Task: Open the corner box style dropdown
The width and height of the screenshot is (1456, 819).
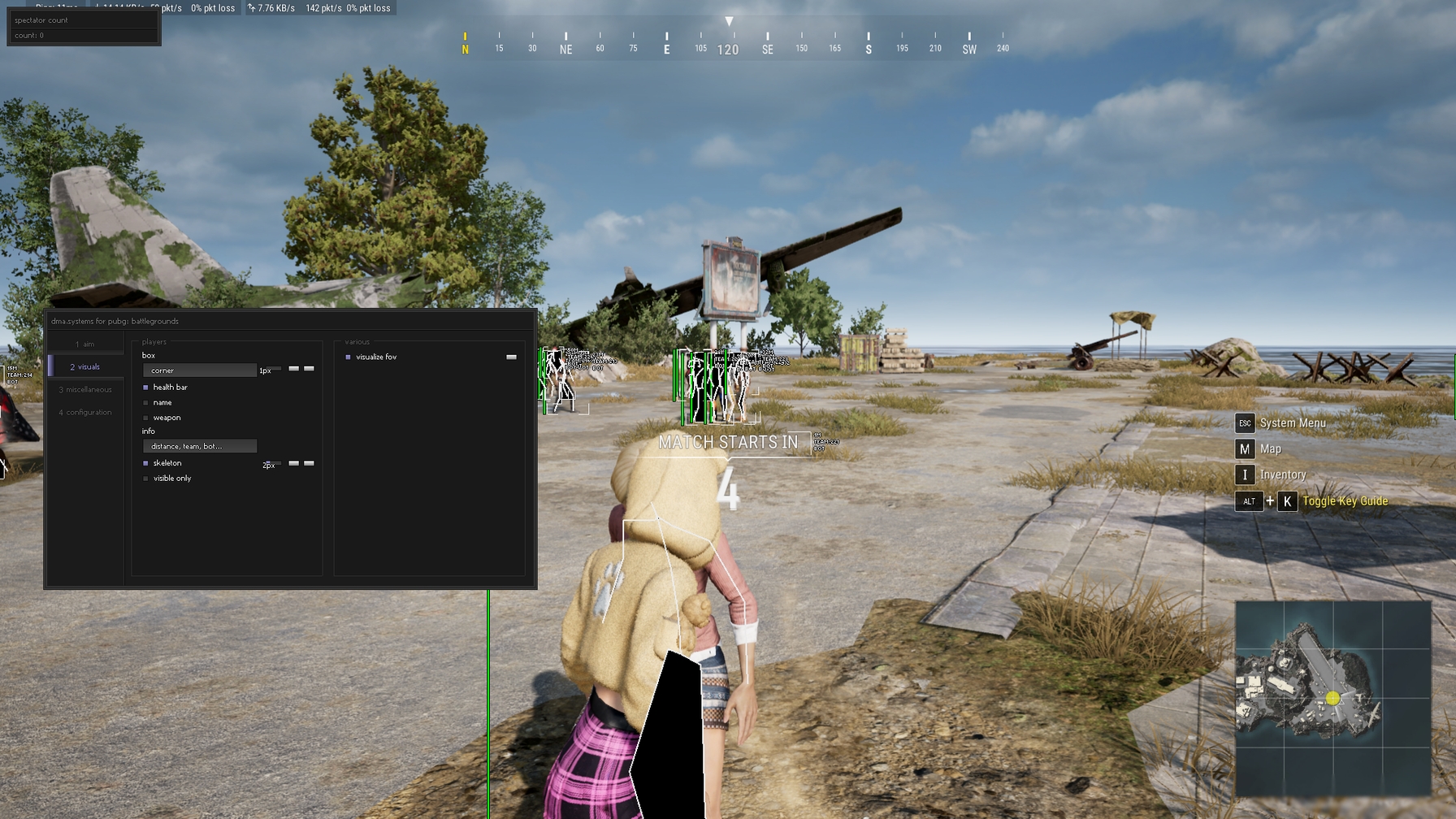Action: (200, 370)
